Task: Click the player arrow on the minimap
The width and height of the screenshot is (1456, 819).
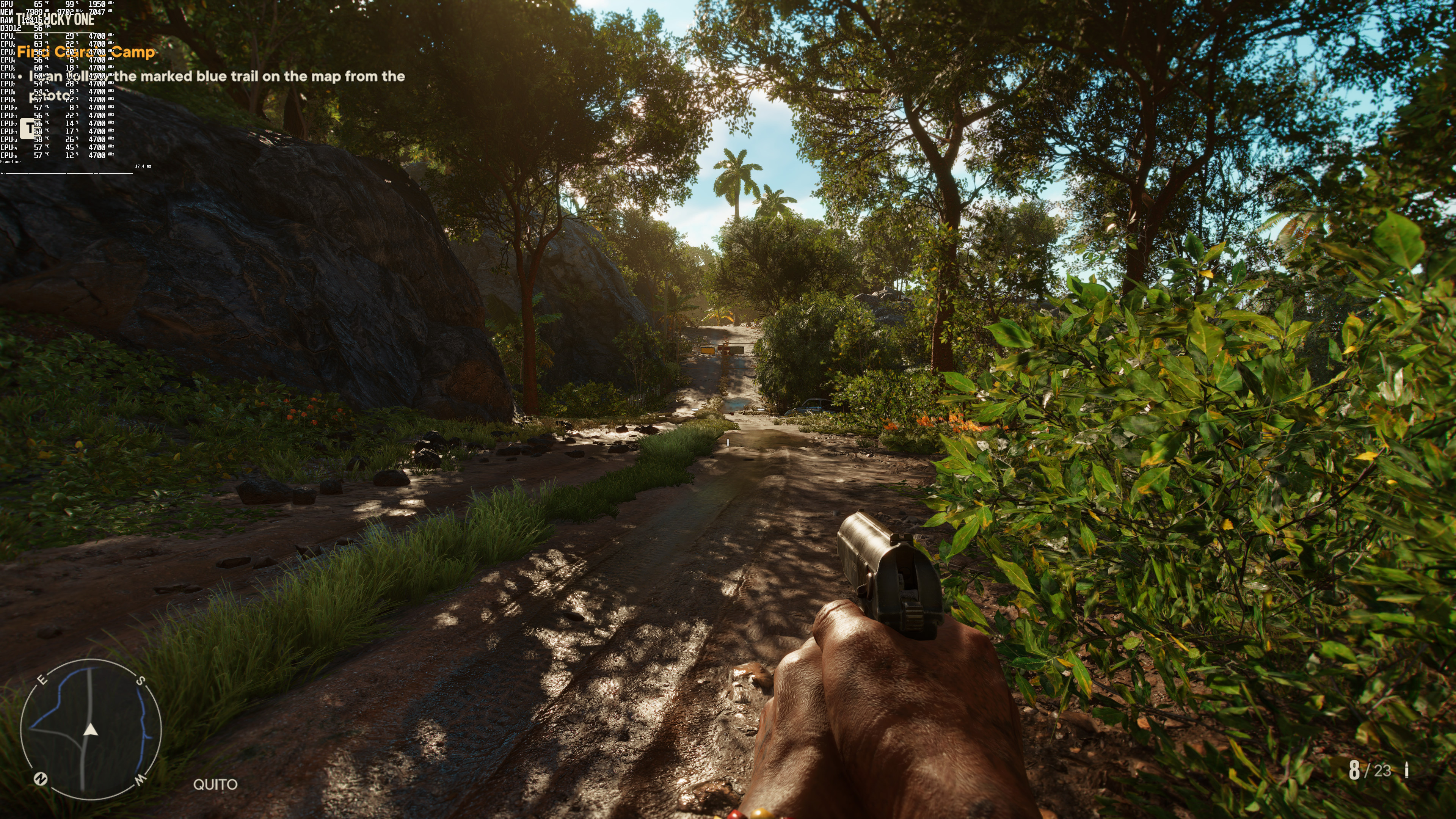Action: tap(91, 731)
